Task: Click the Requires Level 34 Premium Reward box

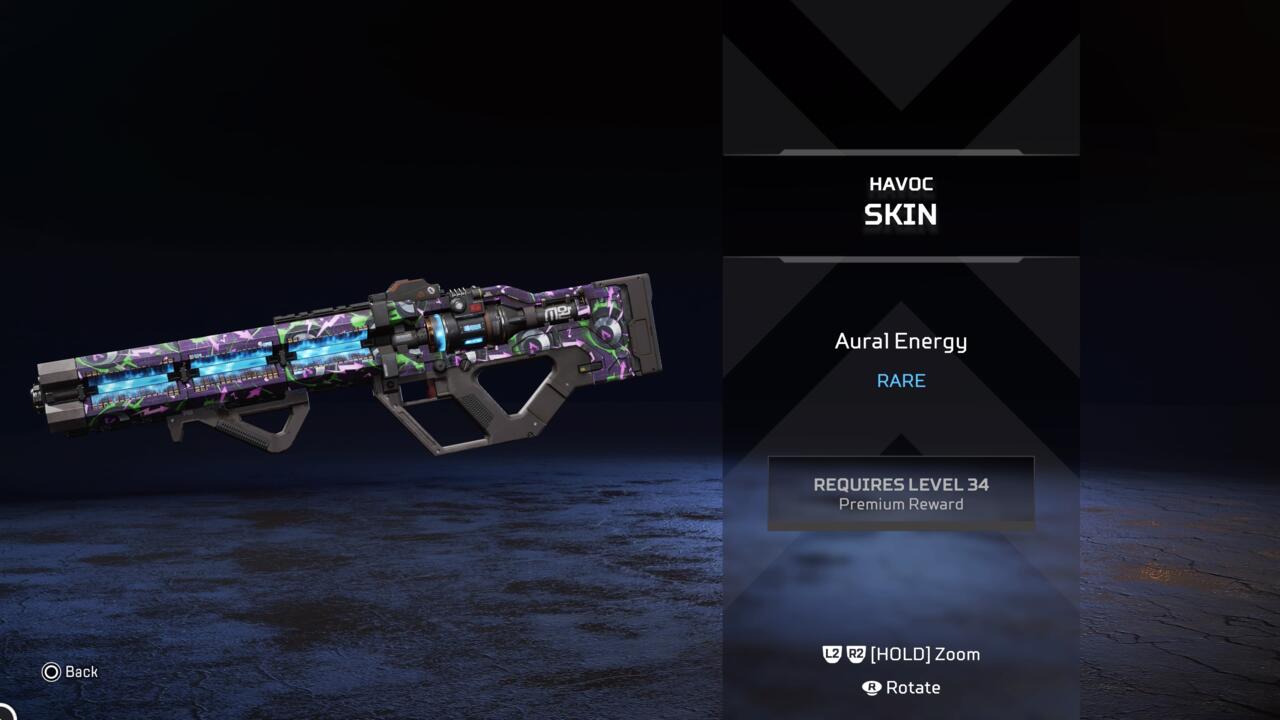Action: pos(900,493)
